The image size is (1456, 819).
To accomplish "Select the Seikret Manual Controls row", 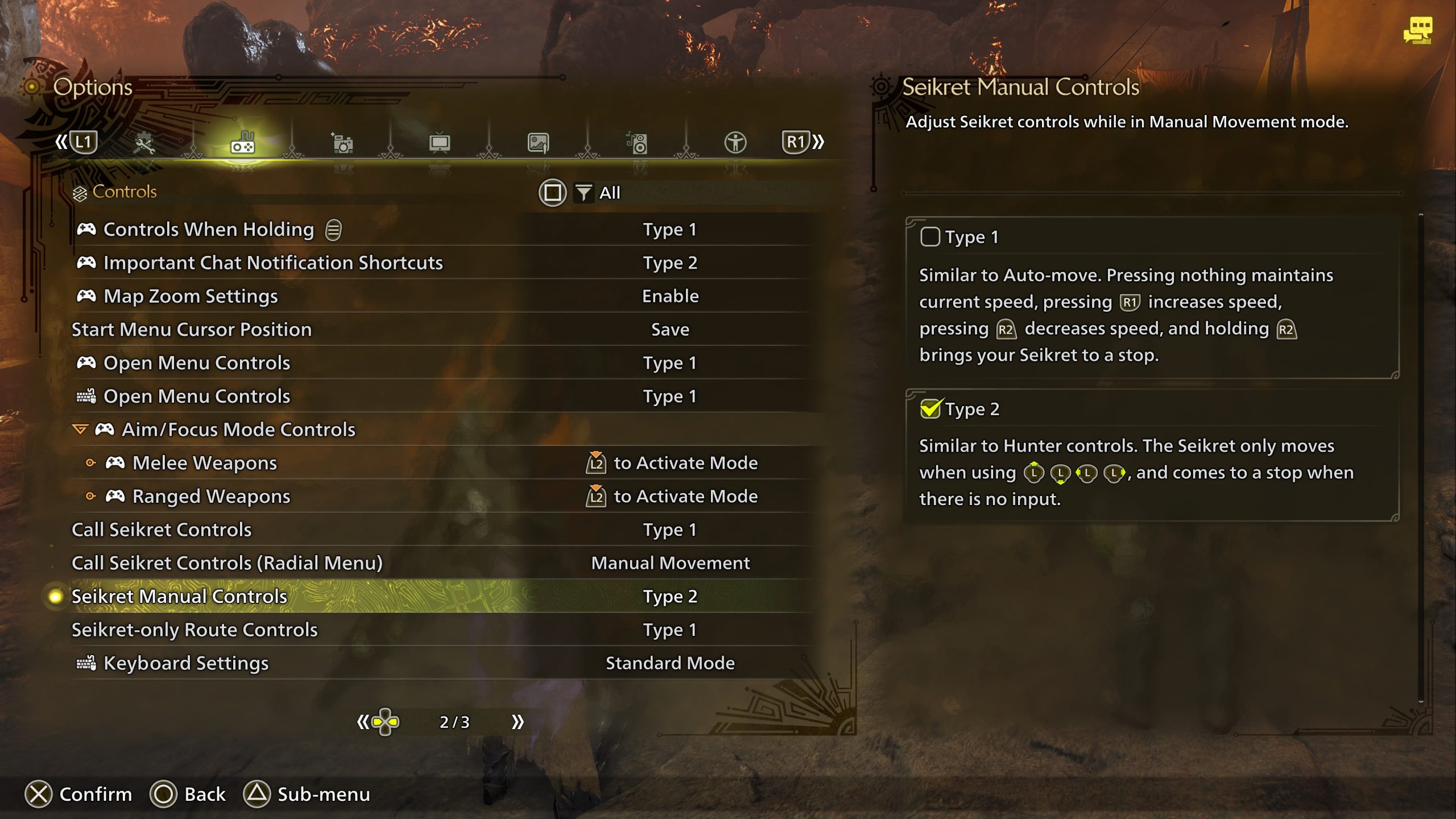I will point(179,597).
